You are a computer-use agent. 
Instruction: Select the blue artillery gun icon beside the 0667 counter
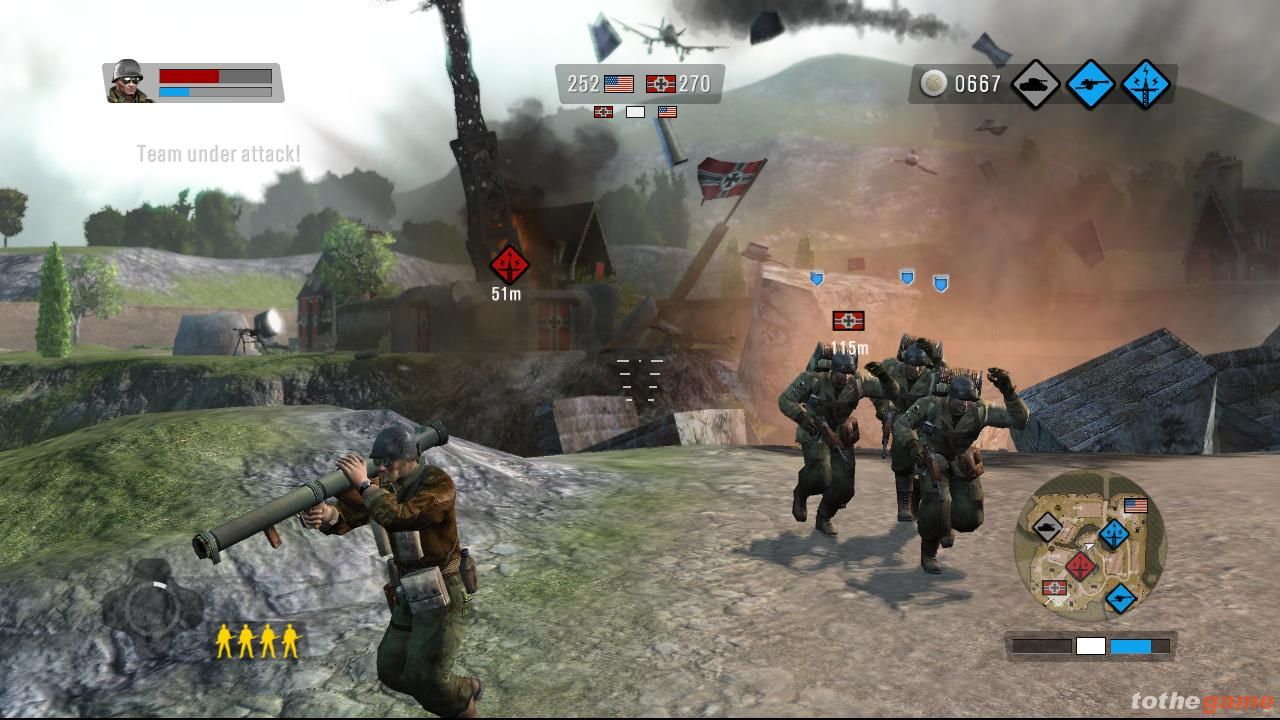1090,84
